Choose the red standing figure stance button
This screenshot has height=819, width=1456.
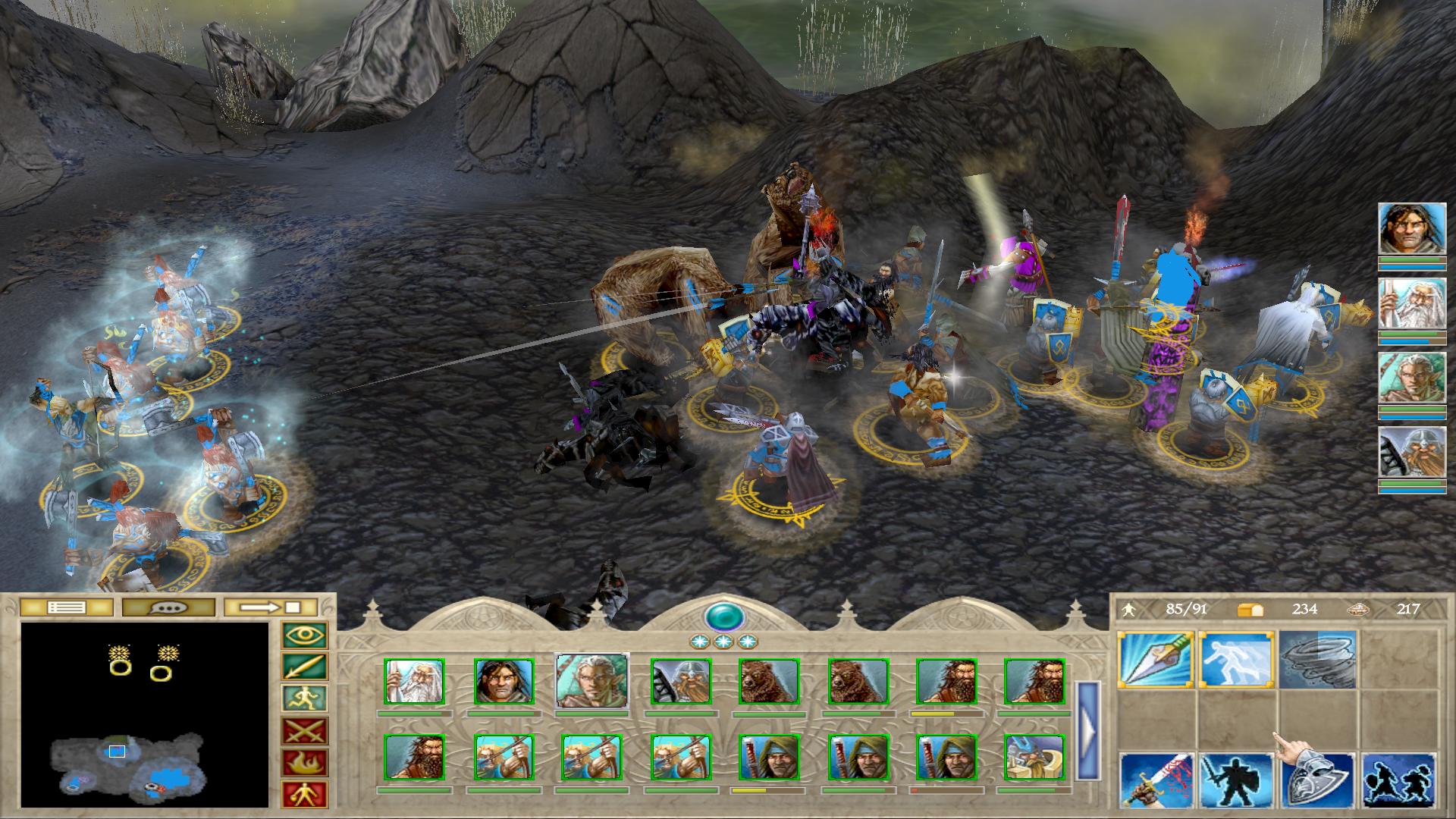(305, 794)
